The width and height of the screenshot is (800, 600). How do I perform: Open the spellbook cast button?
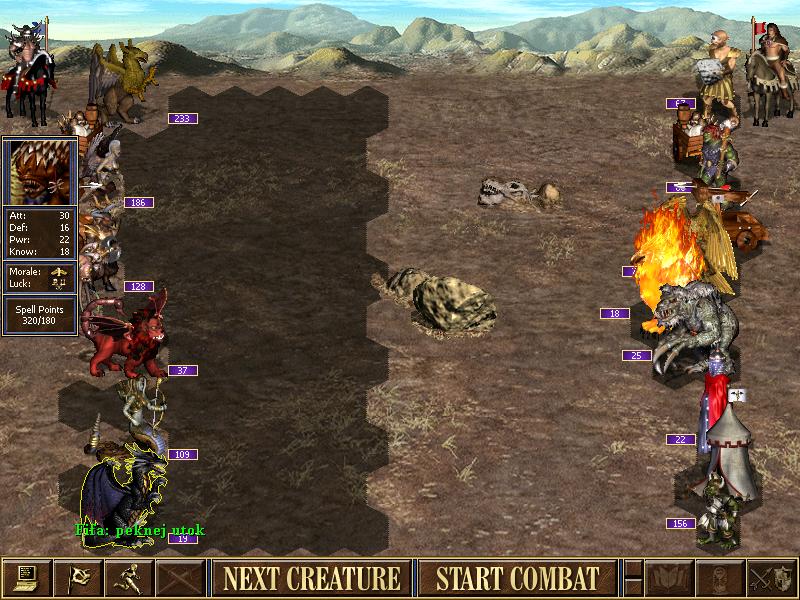pyautogui.click(x=666, y=578)
